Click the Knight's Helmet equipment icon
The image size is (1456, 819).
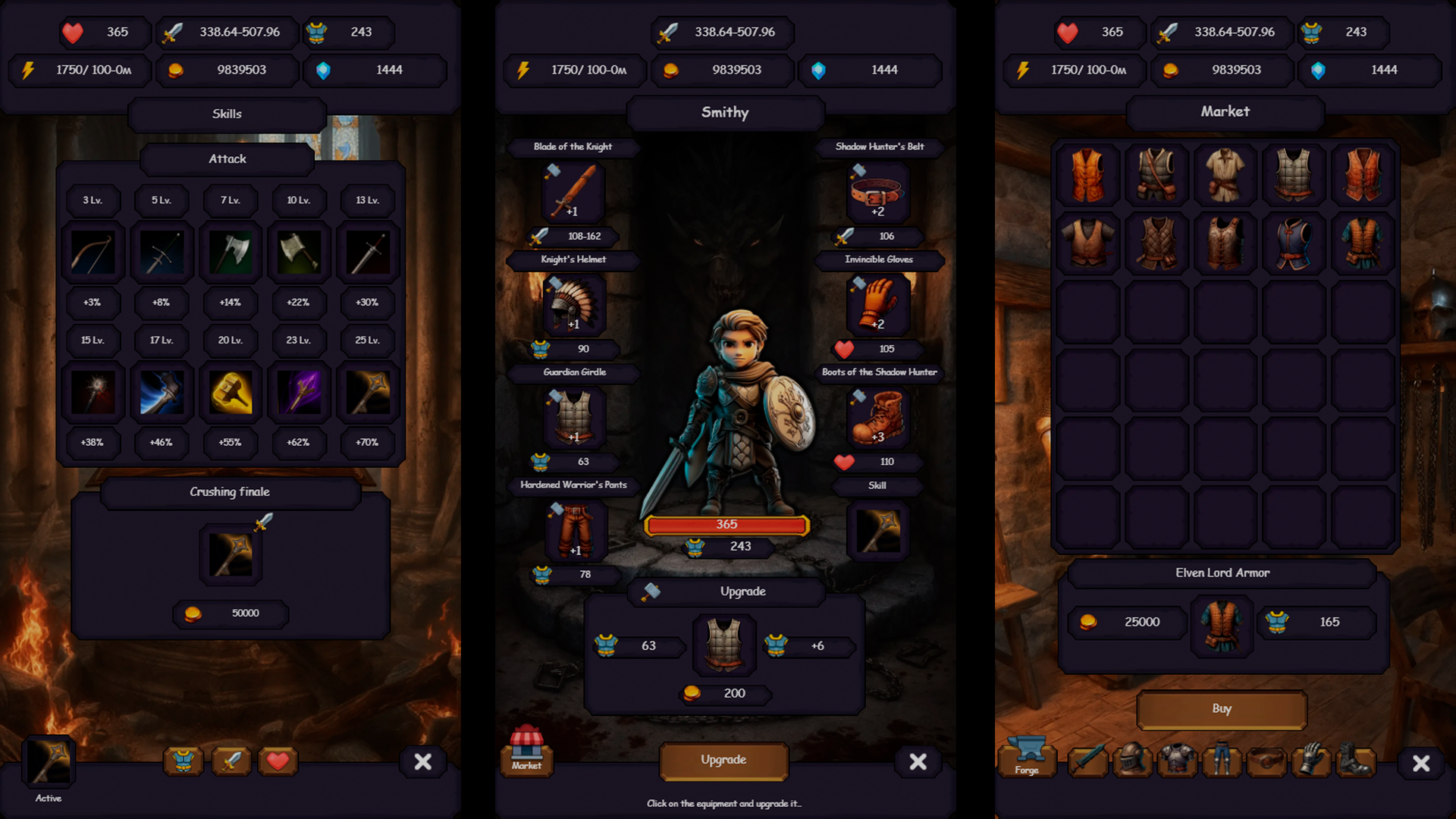[x=573, y=303]
